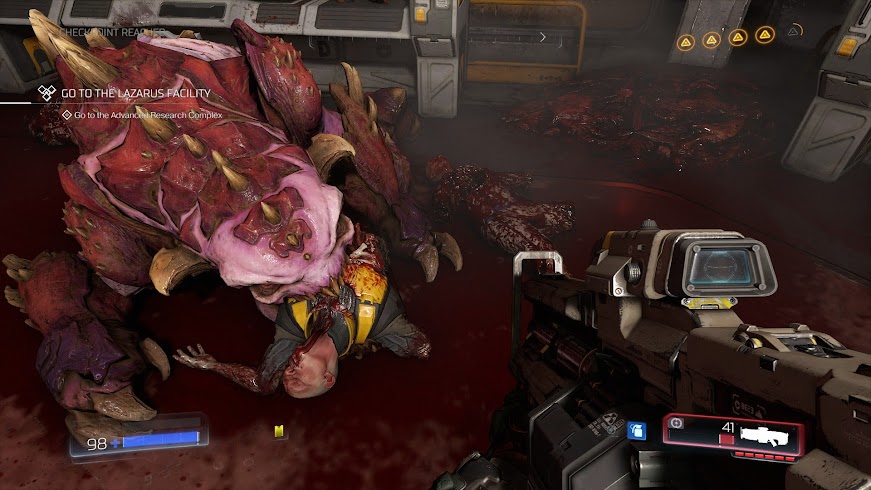Select the blue frag grenade equipment icon
Viewport: 871px width, 490px height.
click(x=634, y=432)
